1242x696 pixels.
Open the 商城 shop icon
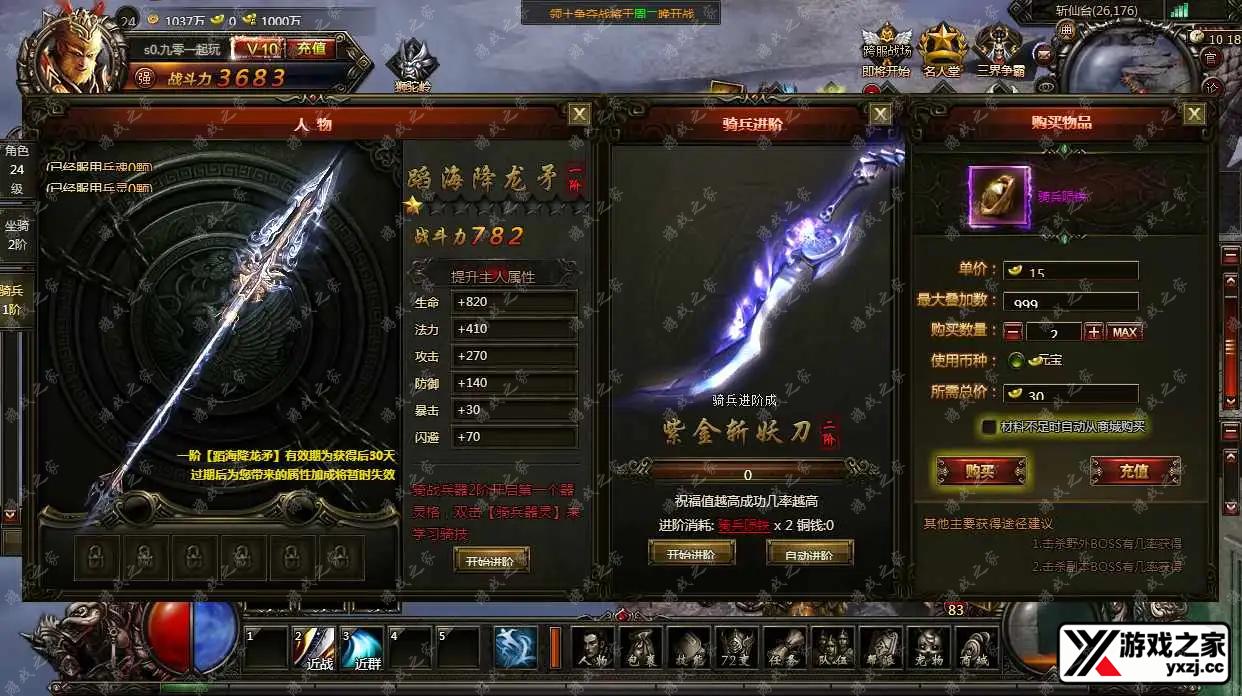pos(977,648)
